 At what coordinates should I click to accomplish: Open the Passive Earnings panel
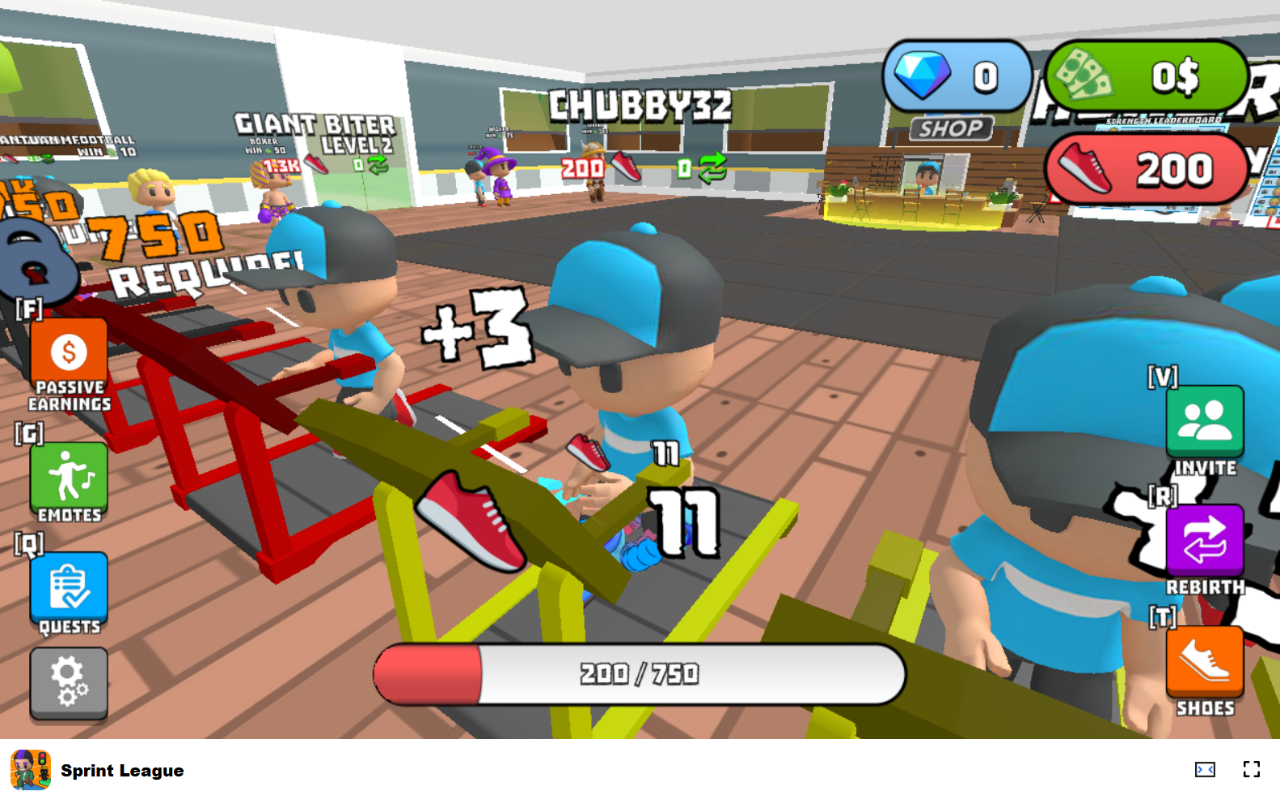[x=69, y=355]
